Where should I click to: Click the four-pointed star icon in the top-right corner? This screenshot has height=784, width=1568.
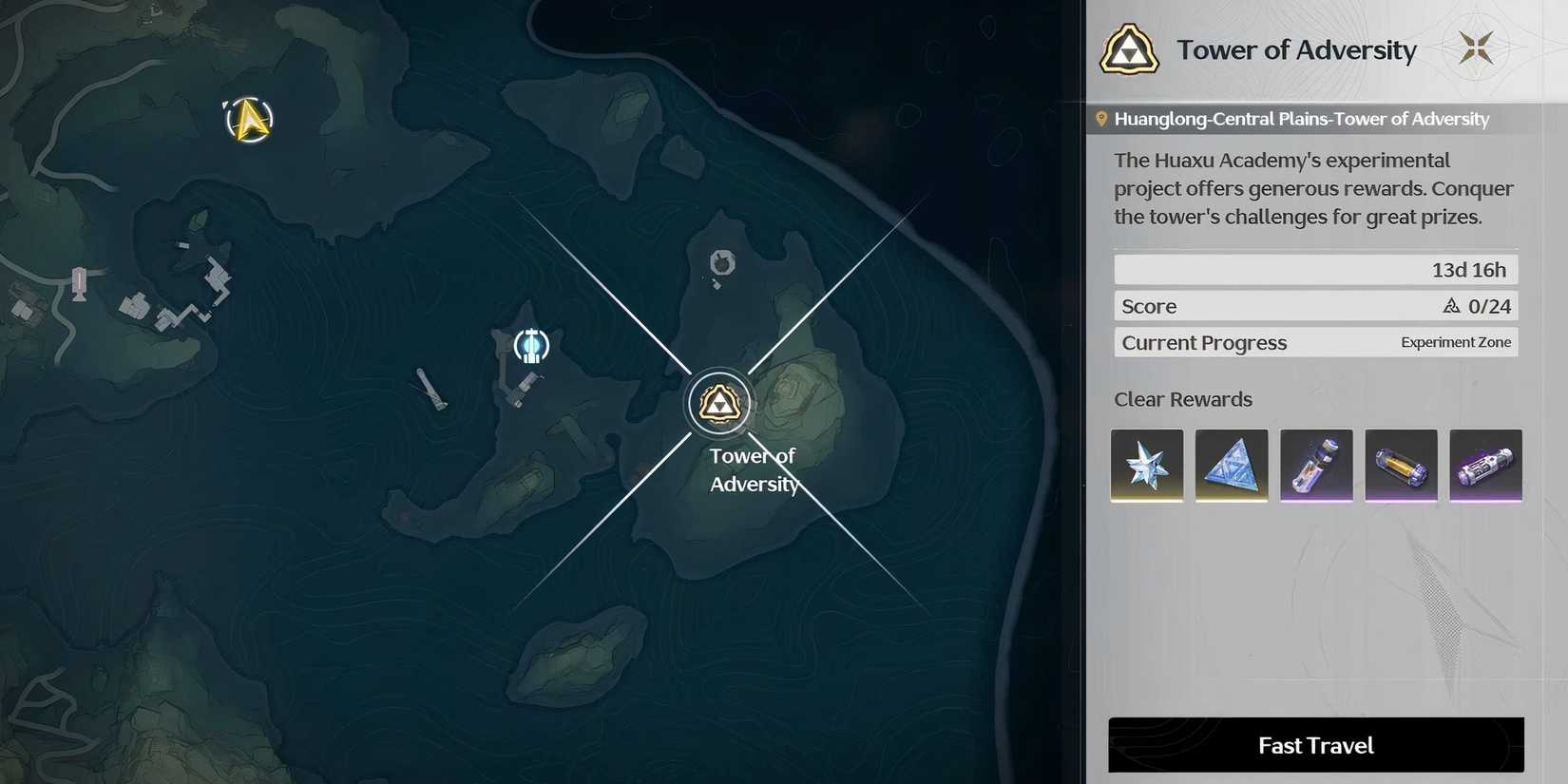click(1477, 46)
